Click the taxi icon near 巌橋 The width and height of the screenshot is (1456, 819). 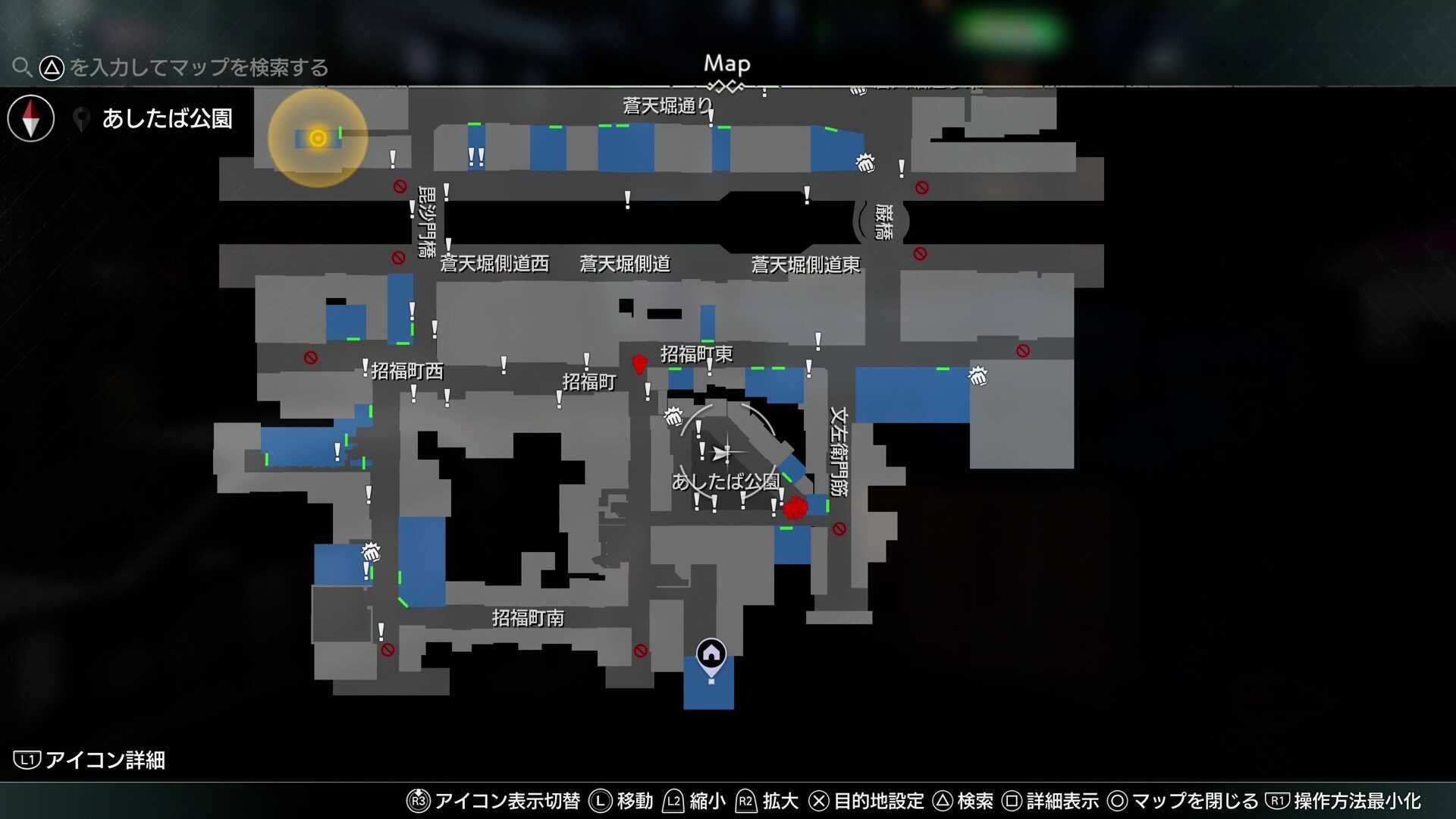tap(865, 164)
